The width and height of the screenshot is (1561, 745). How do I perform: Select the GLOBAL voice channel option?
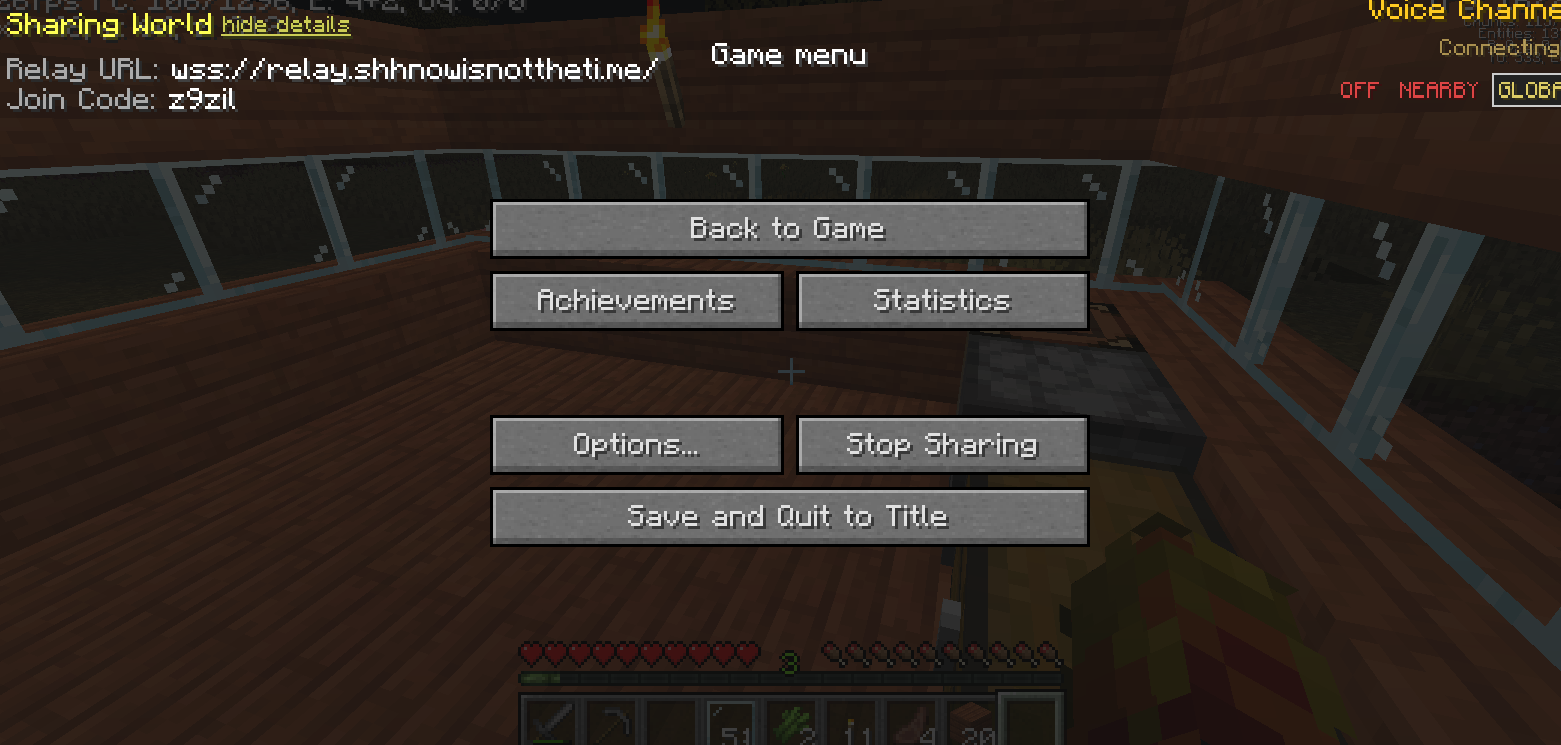click(x=1527, y=91)
